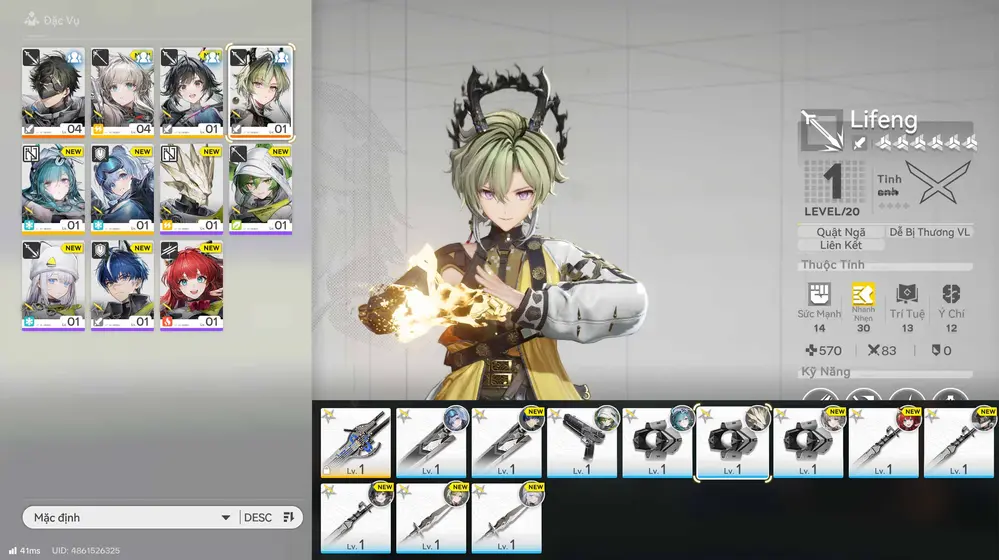Choose the handgun weapon slot
Image resolution: width=999 pixels, height=560 pixels.
(x=584, y=442)
